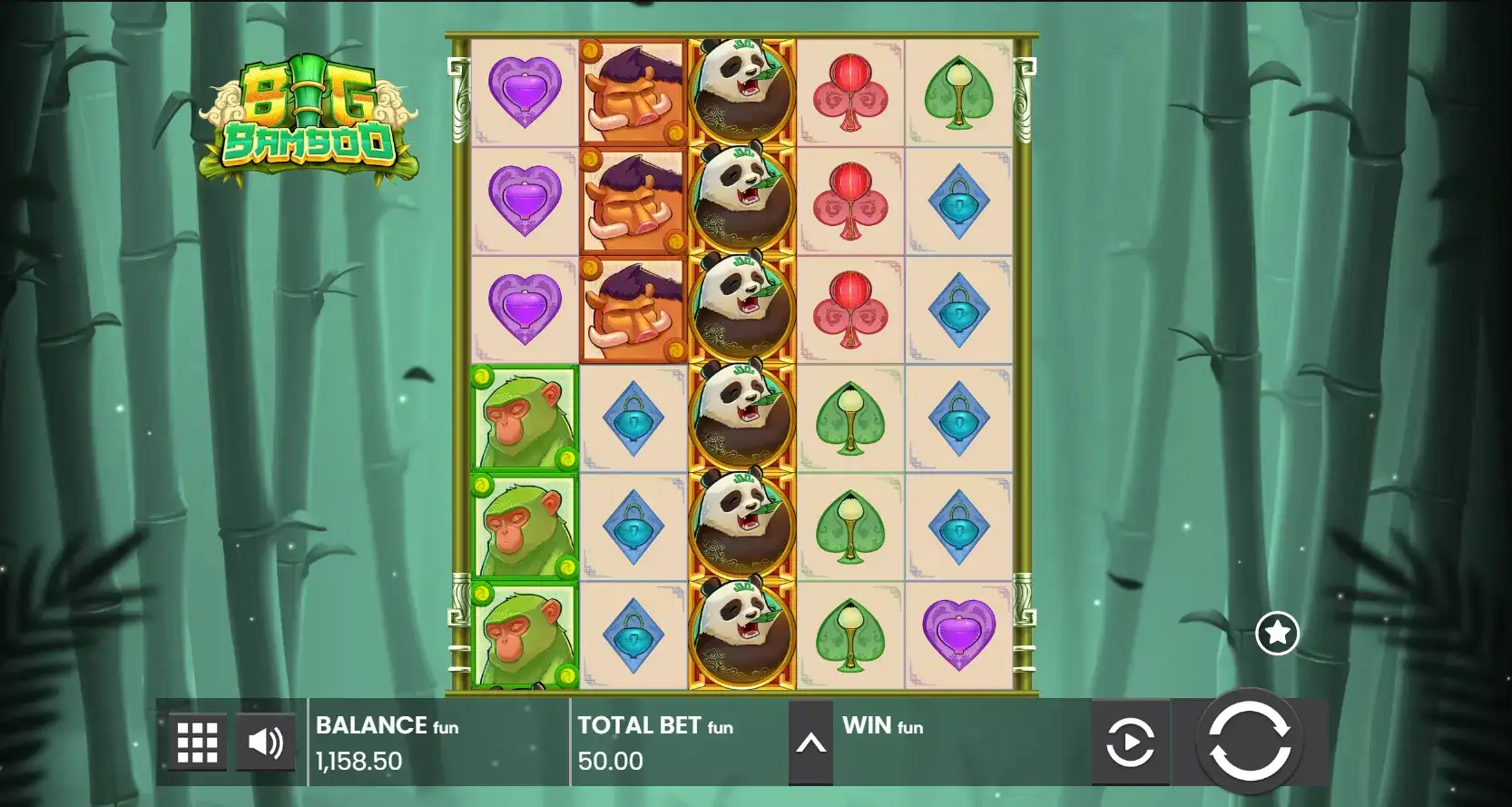Toggle the star feature button
The width and height of the screenshot is (1512, 807).
coord(1278,633)
